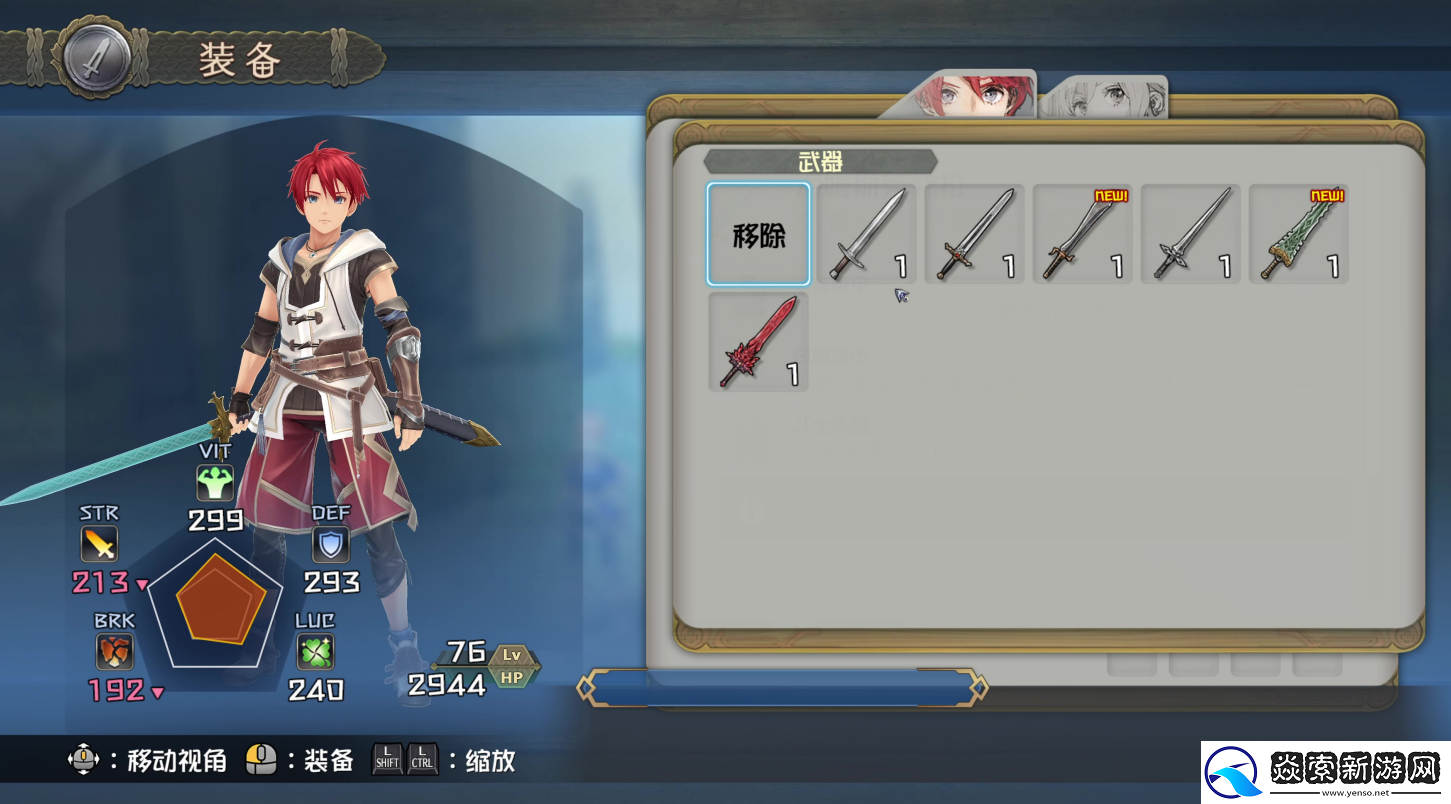Select the crimson red crystal sword

758,342
